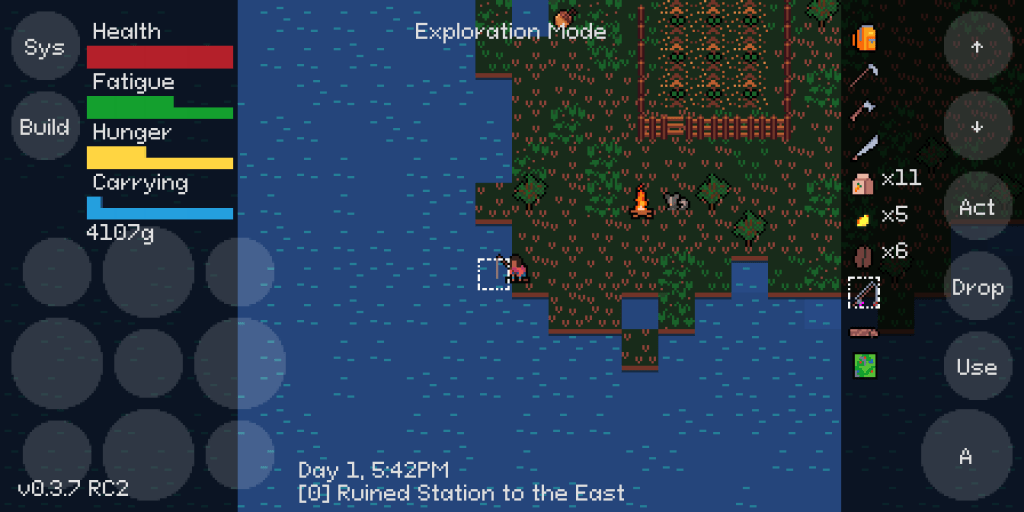Select the machete blade in the inventory
The image size is (1024, 512).
point(864,147)
